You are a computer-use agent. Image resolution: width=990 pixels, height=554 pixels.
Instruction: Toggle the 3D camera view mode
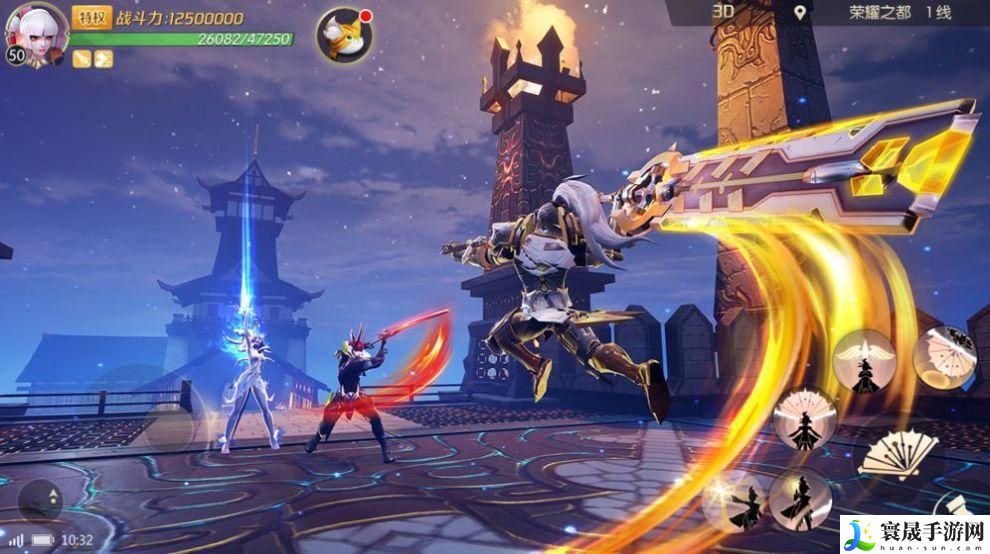722,12
